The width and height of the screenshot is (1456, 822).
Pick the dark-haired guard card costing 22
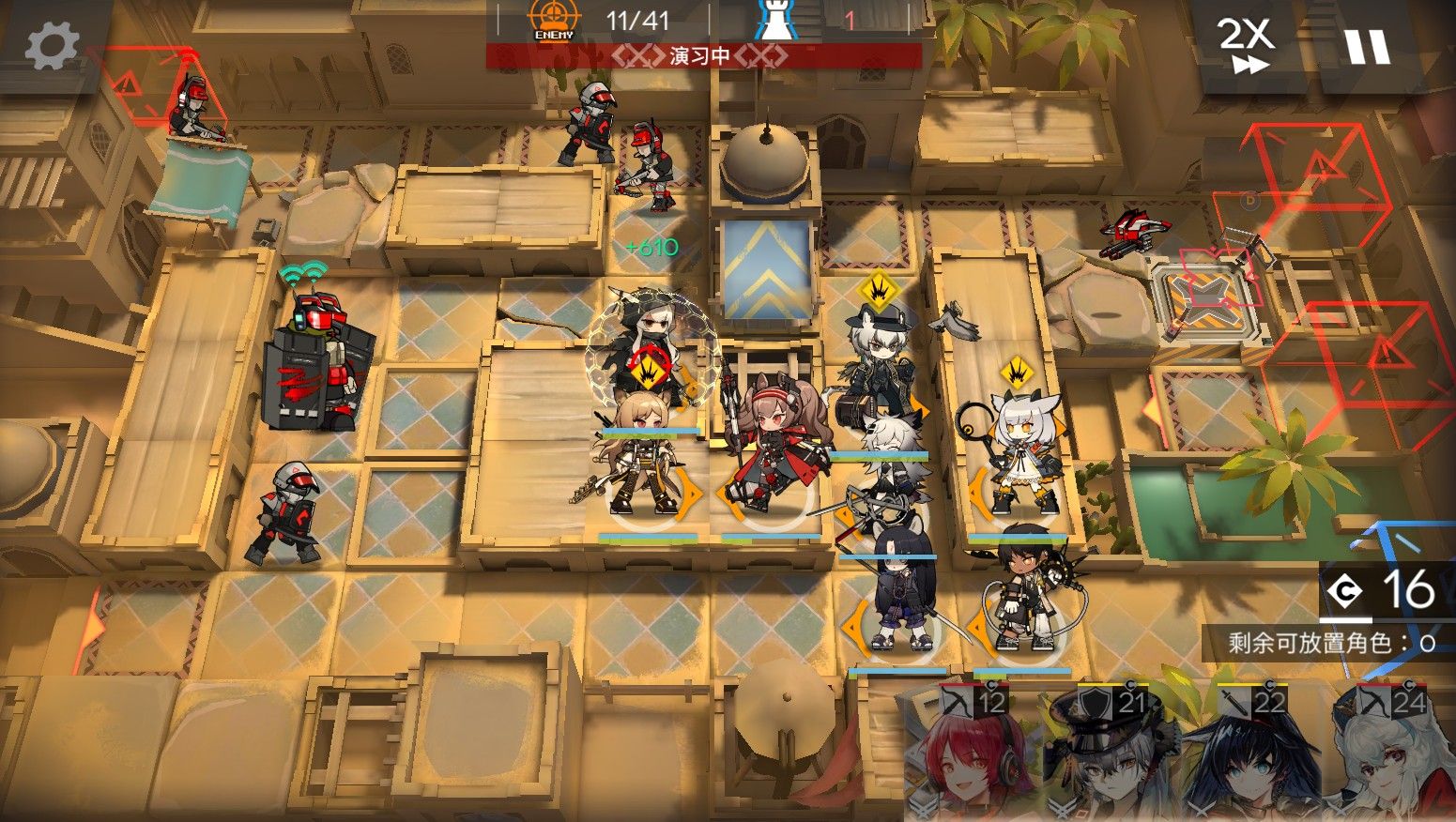(x=1244, y=755)
